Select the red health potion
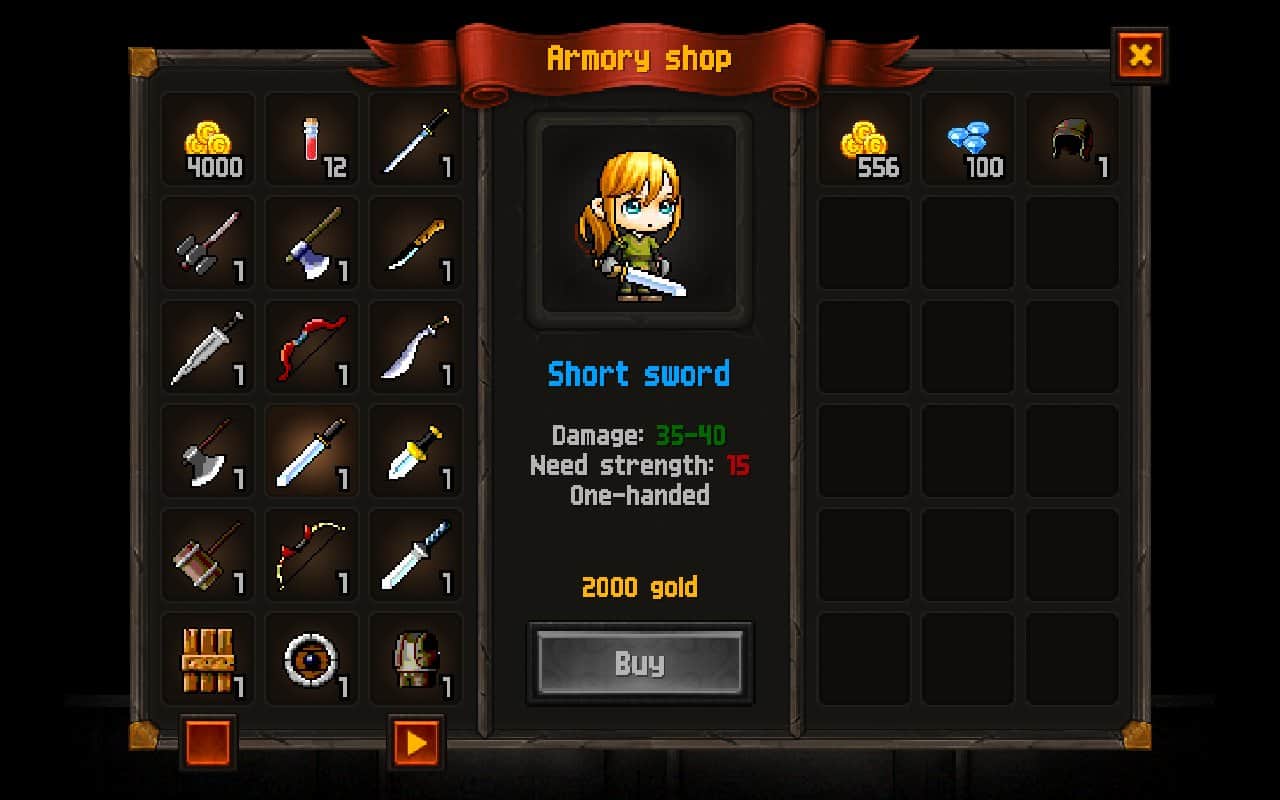 (311, 140)
